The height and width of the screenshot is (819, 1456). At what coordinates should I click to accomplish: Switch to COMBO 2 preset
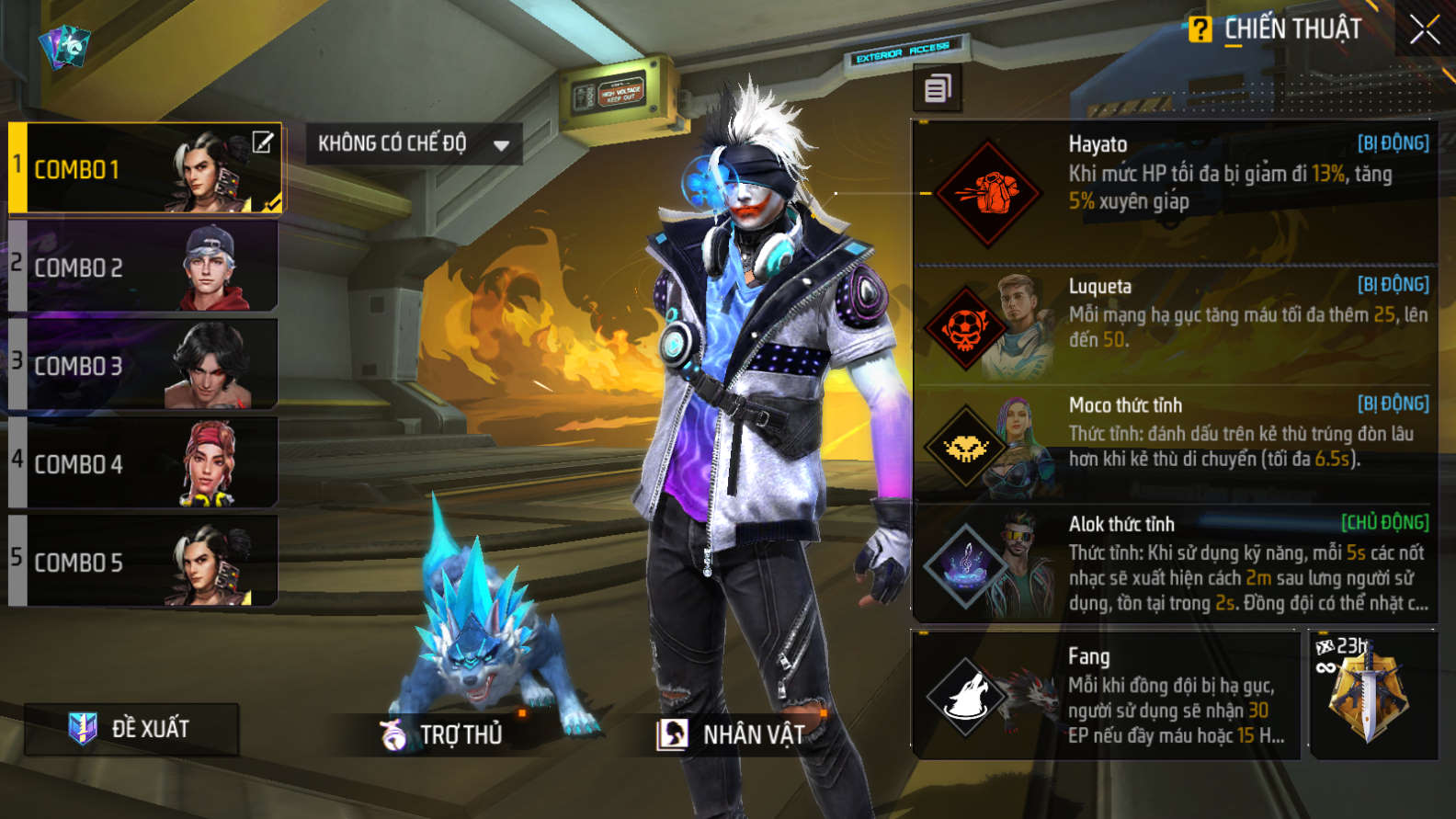pyautogui.click(x=142, y=267)
